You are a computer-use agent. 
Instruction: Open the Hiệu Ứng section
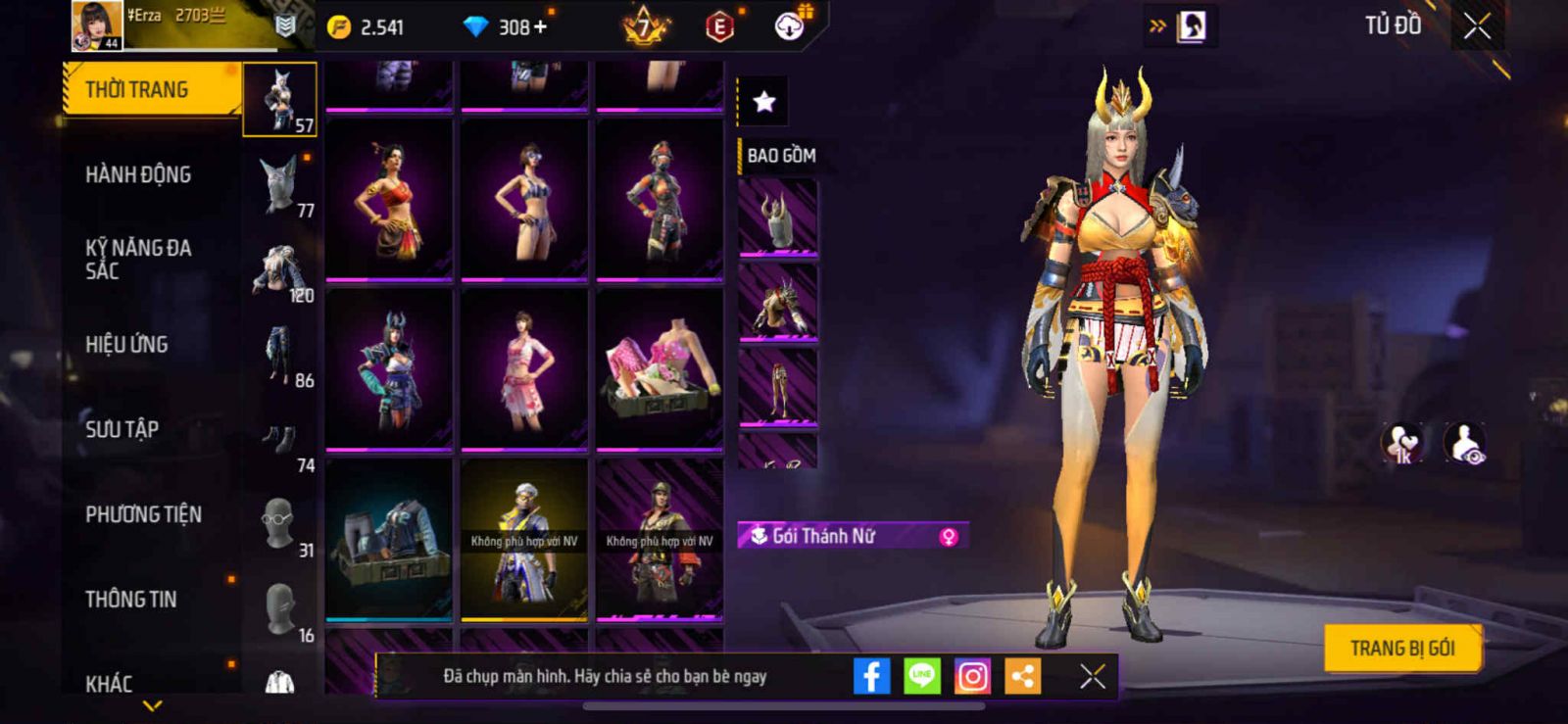[x=126, y=345]
